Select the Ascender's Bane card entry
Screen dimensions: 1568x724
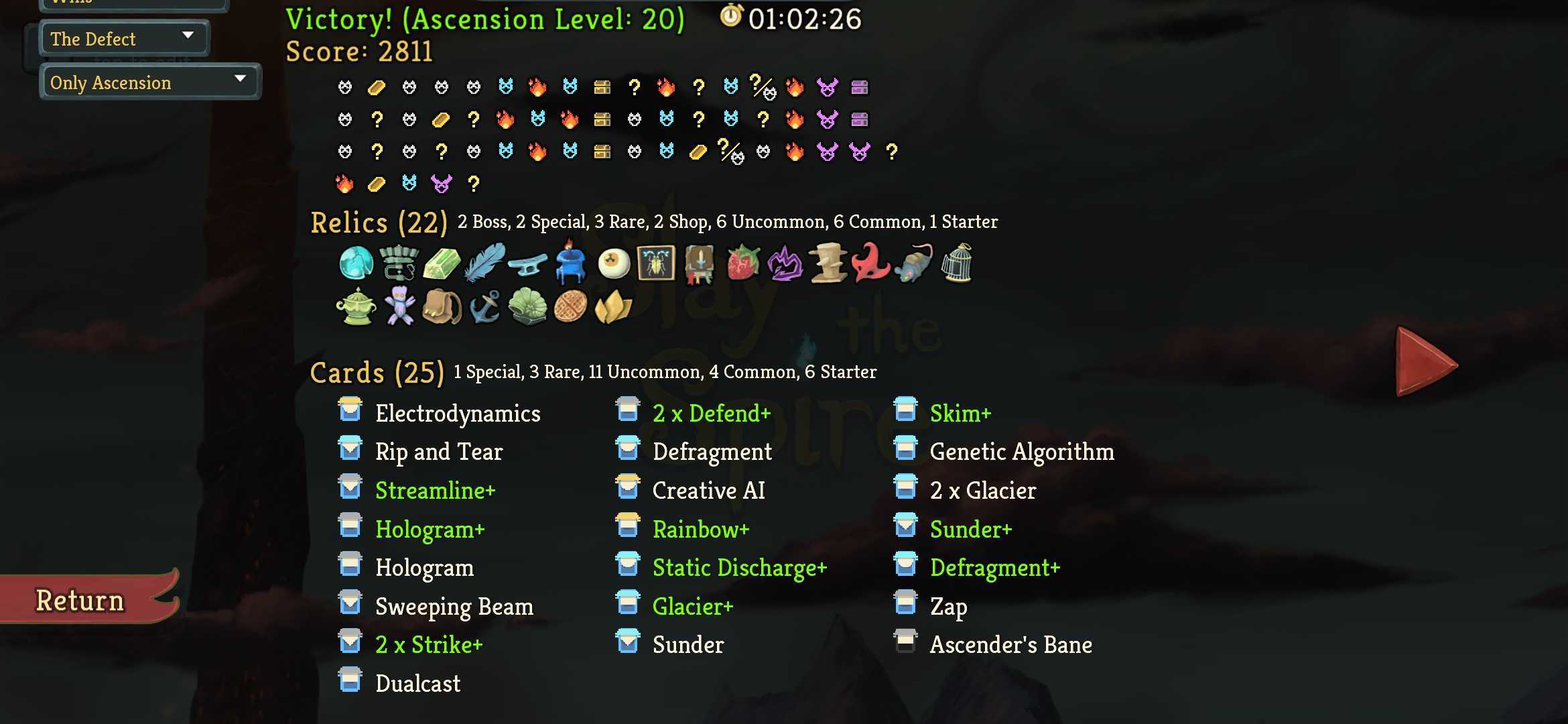pyautogui.click(x=1010, y=644)
